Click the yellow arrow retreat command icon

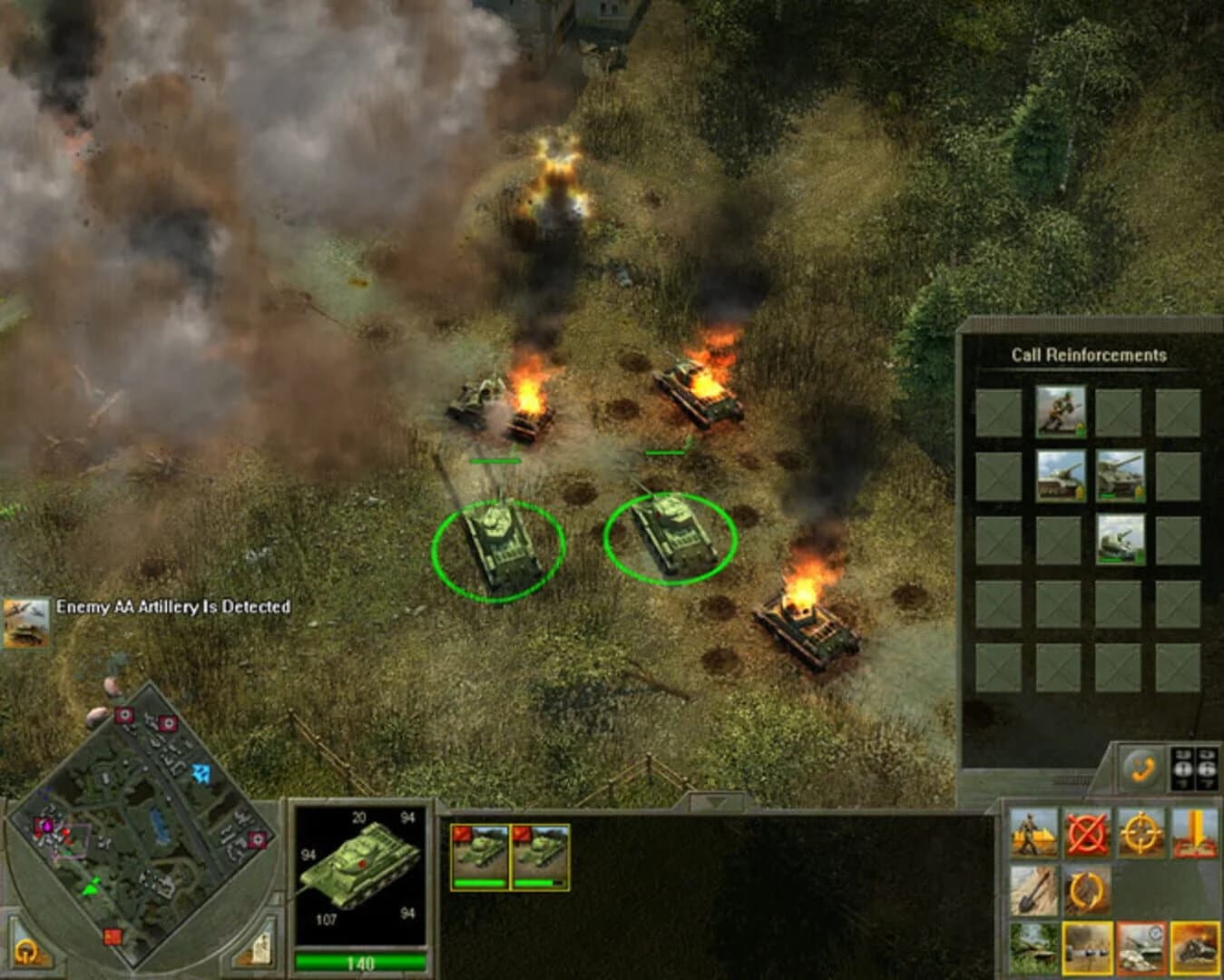pos(1194,832)
